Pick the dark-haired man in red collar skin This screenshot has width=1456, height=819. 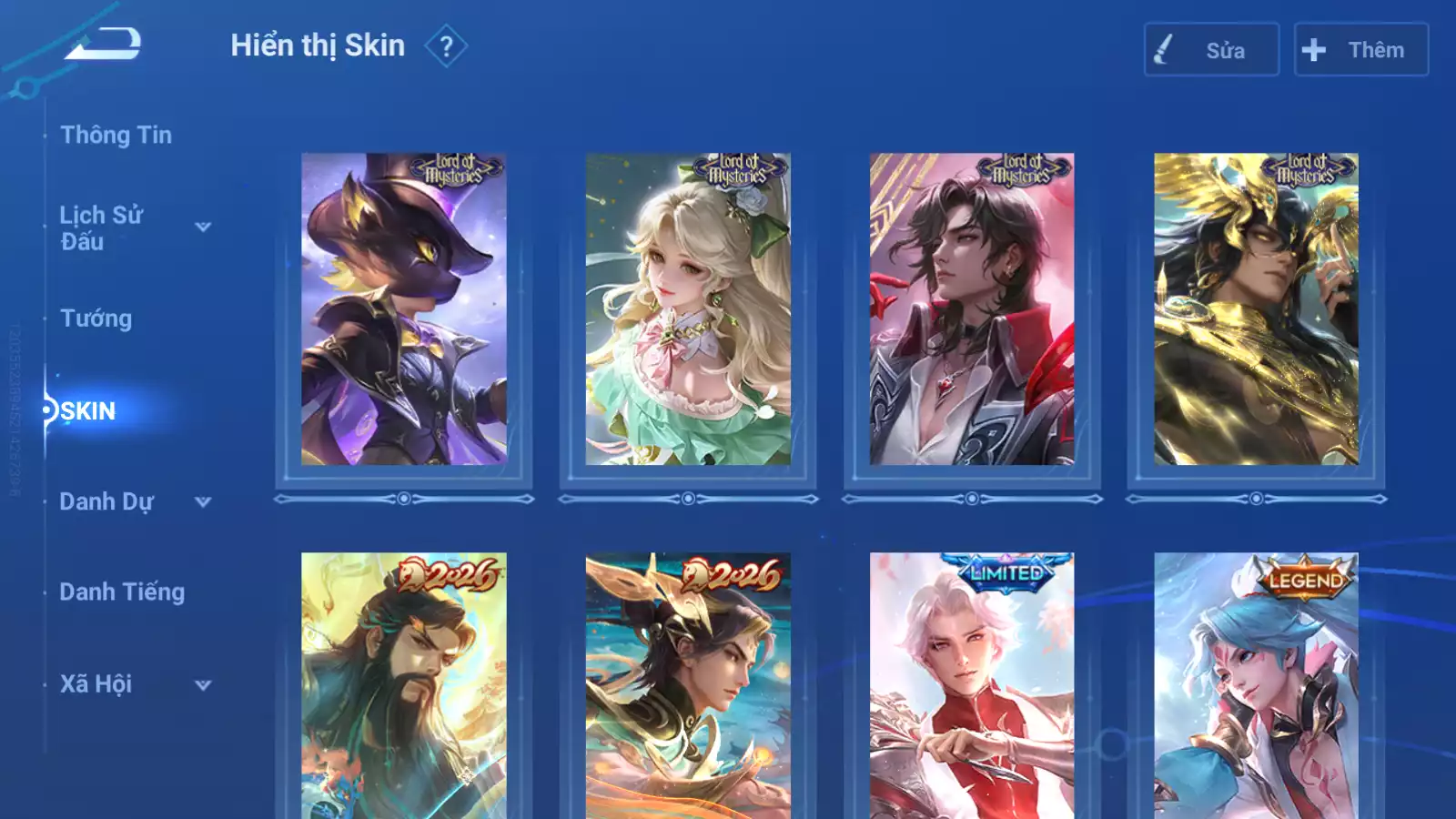(x=972, y=309)
